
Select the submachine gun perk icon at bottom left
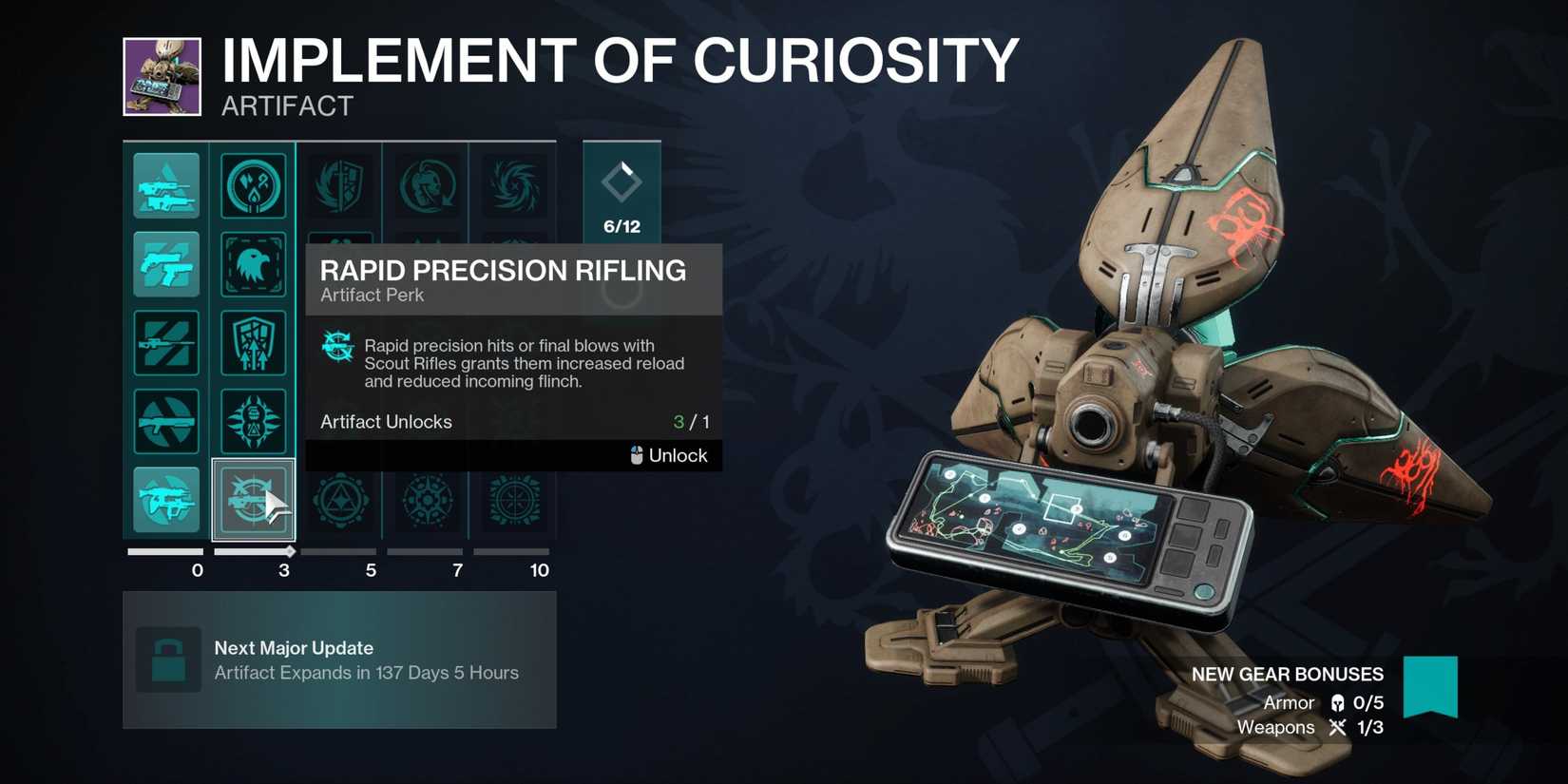tap(166, 498)
